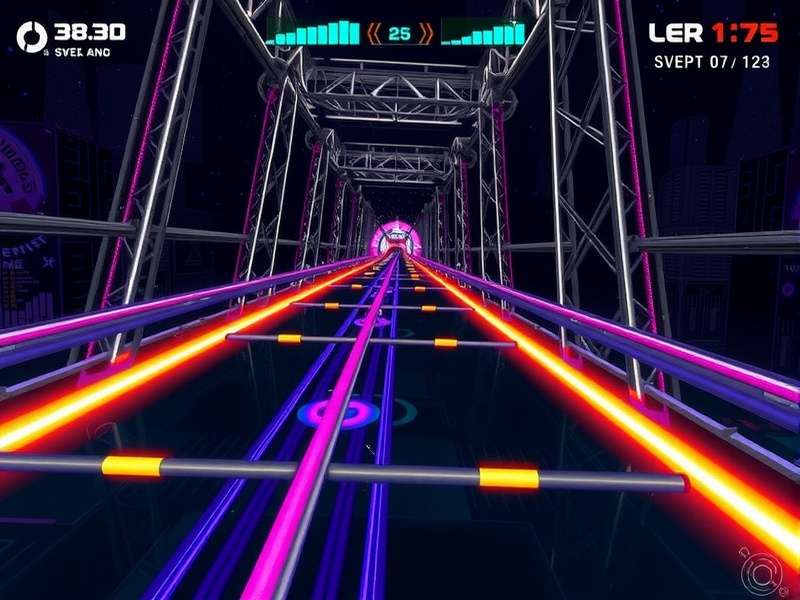Select the white circular emblem beside 38.30
Screen dimensions: 800x600
(x=32, y=37)
